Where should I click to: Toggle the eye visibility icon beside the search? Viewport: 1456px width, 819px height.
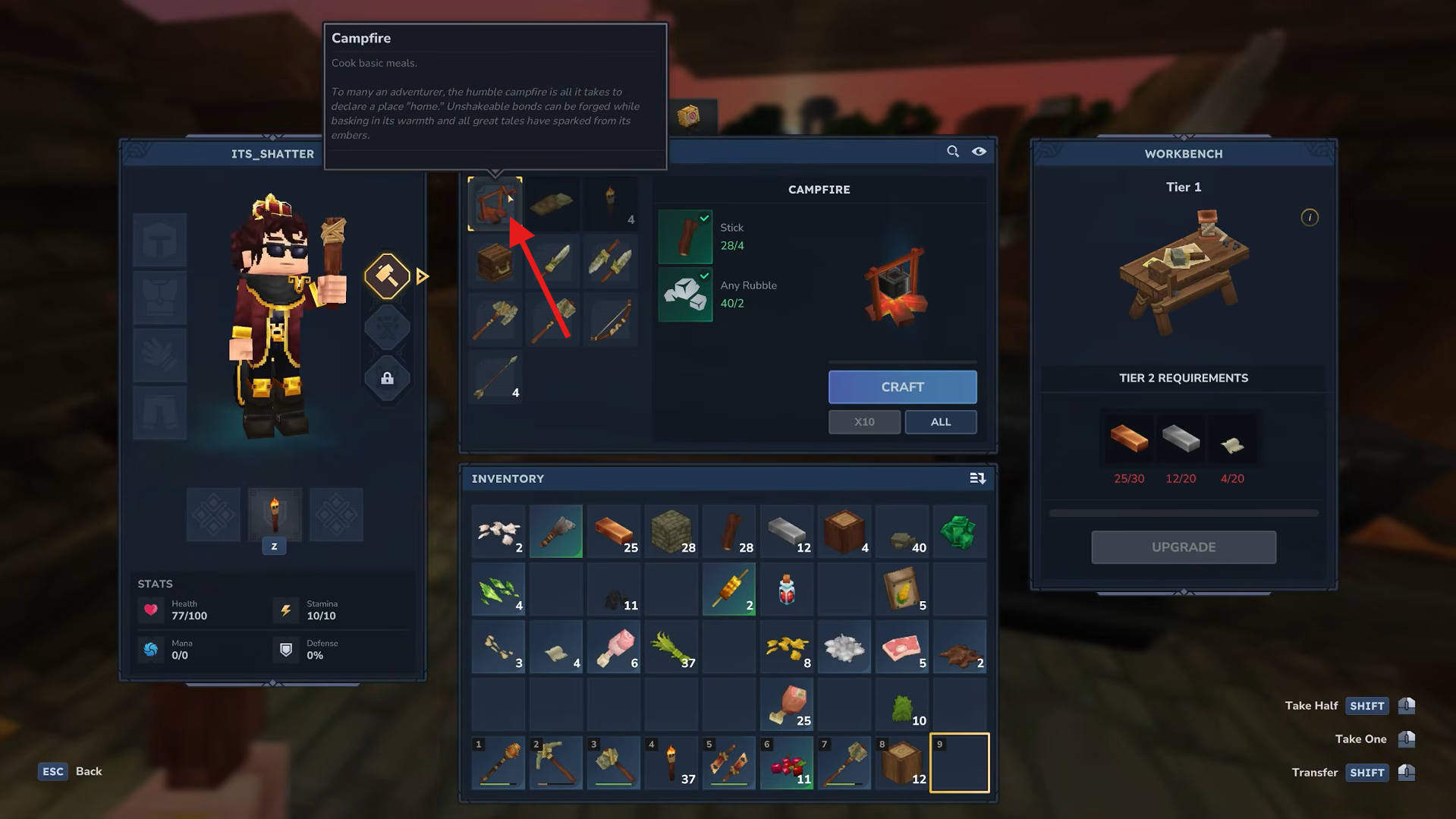coord(979,151)
